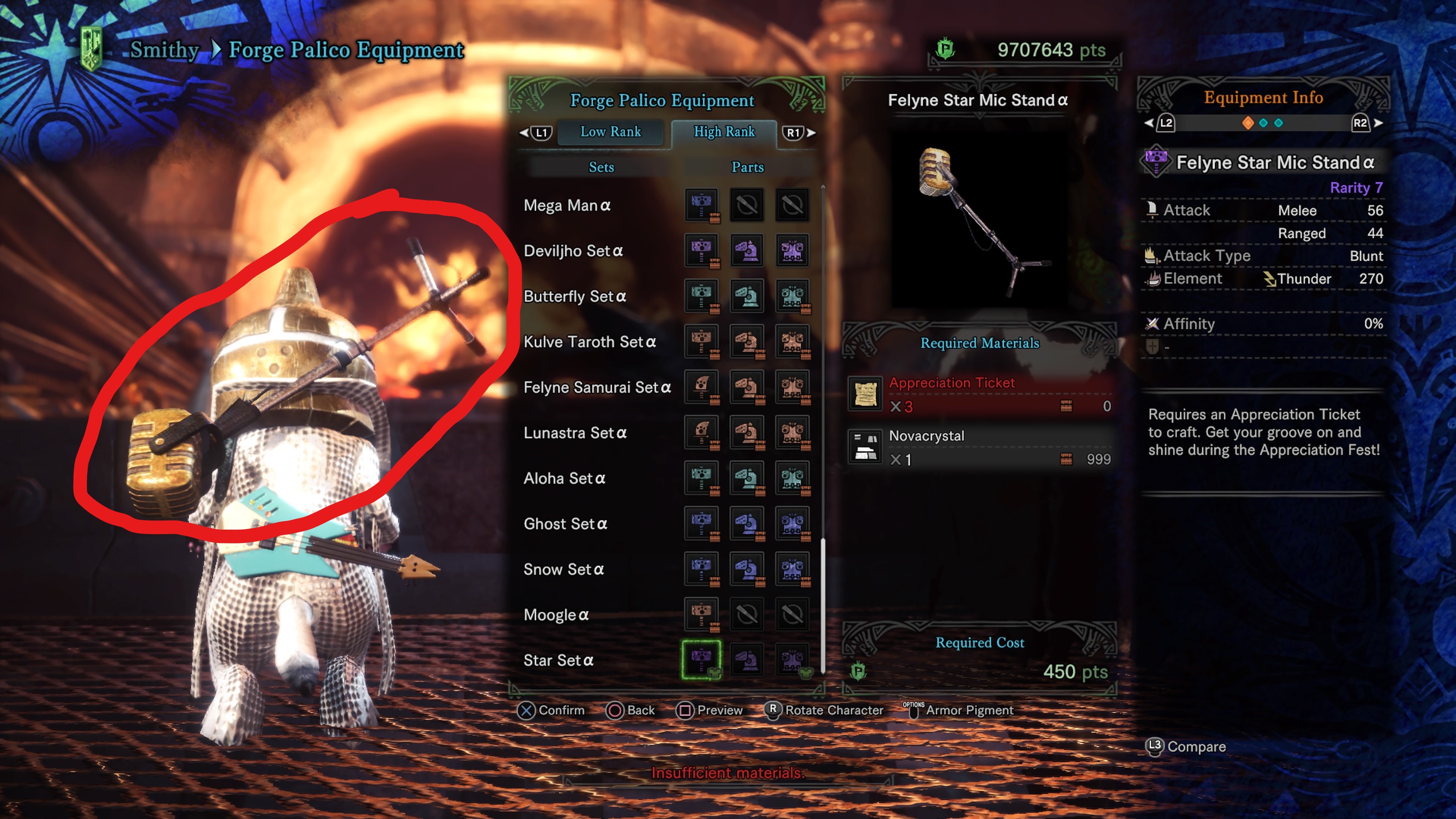Select Felyne Samurai Set α
The height and width of the screenshot is (819, 1456).
point(597,388)
